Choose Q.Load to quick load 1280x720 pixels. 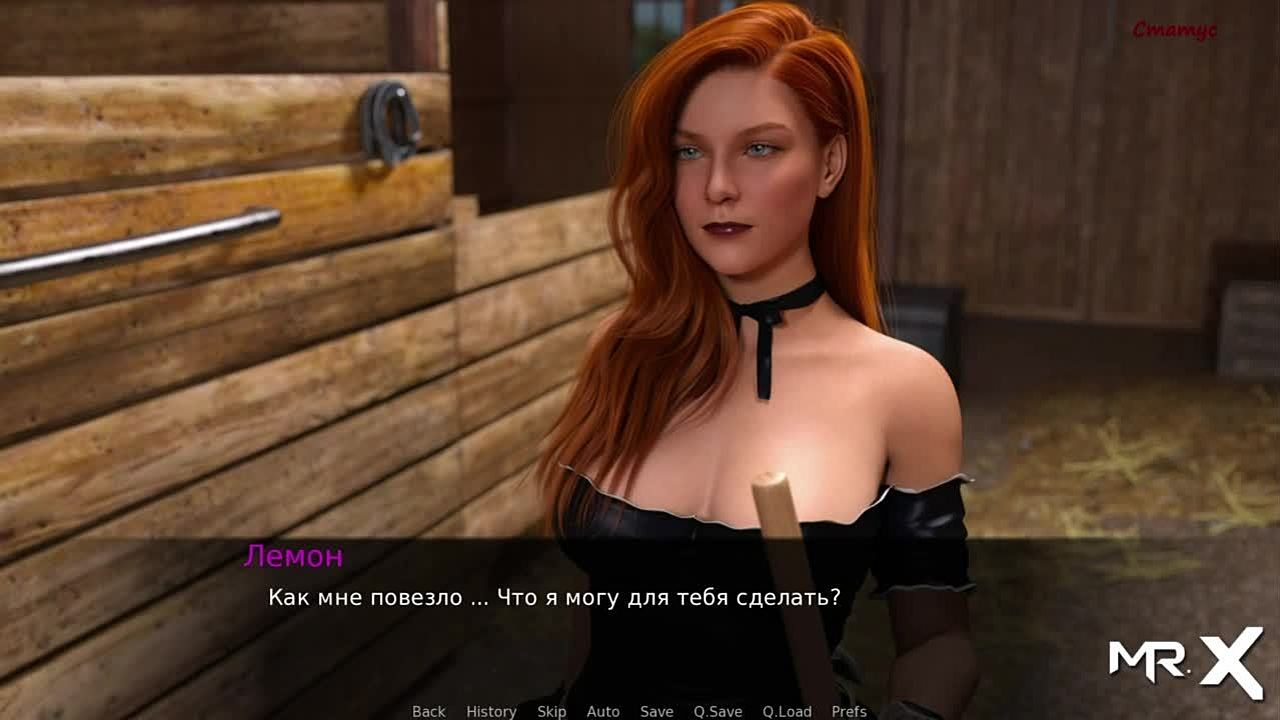pyautogui.click(x=787, y=711)
